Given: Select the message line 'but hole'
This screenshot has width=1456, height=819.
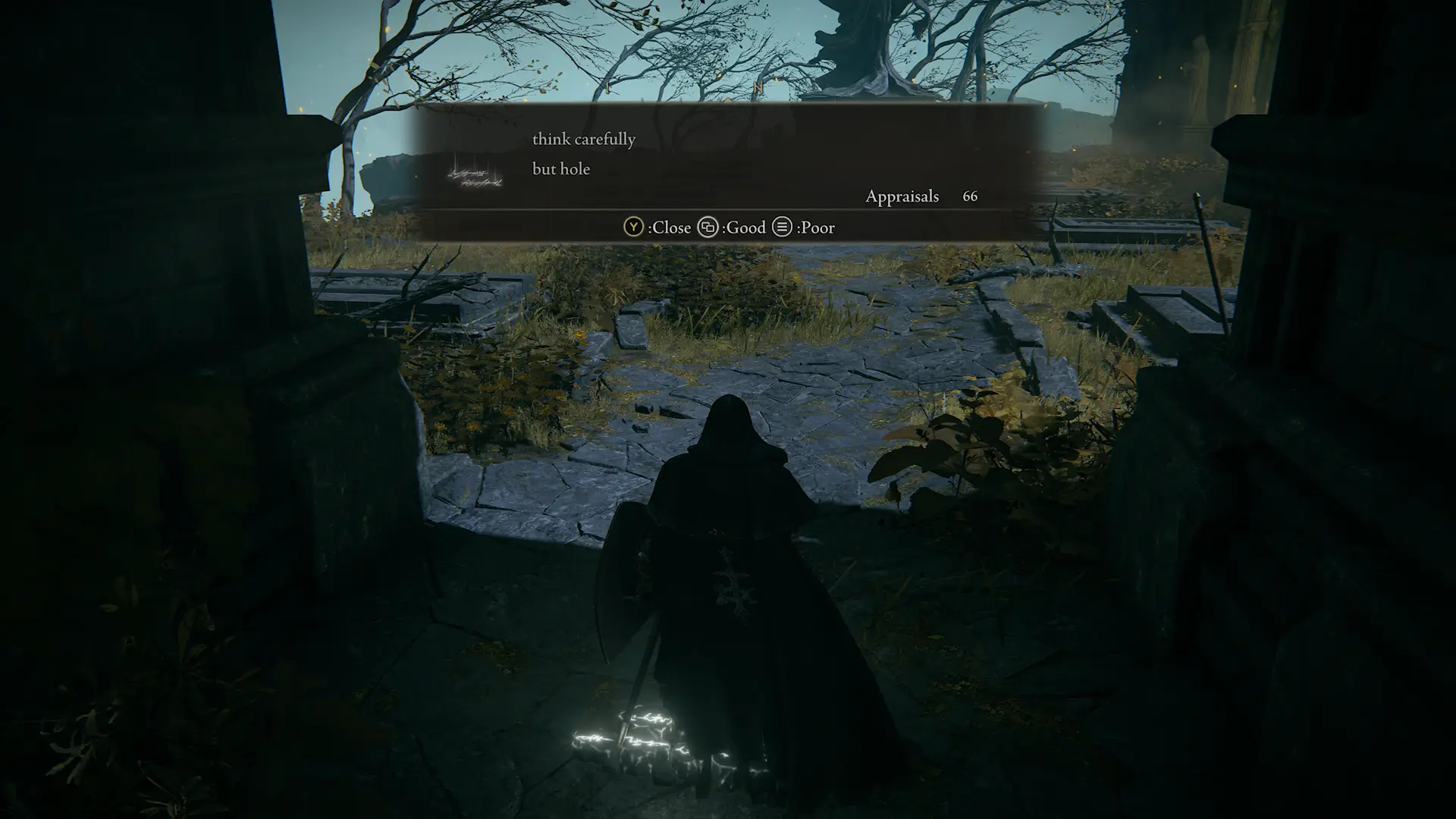Looking at the screenshot, I should point(560,169).
